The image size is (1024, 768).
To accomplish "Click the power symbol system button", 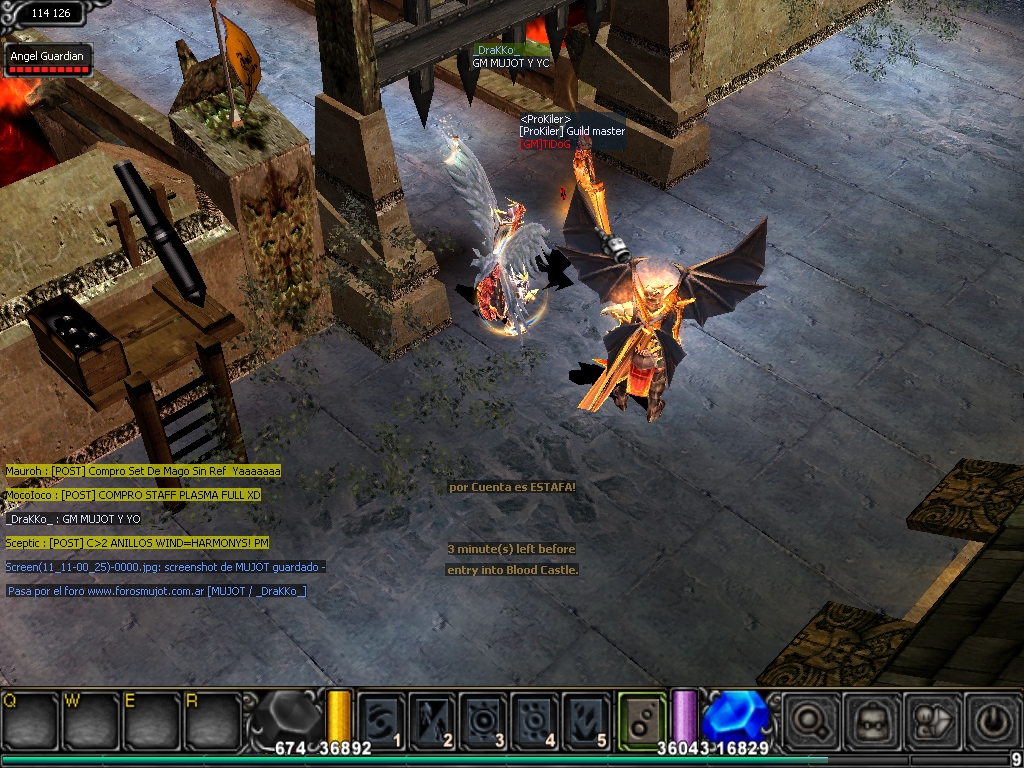I will (x=990, y=718).
